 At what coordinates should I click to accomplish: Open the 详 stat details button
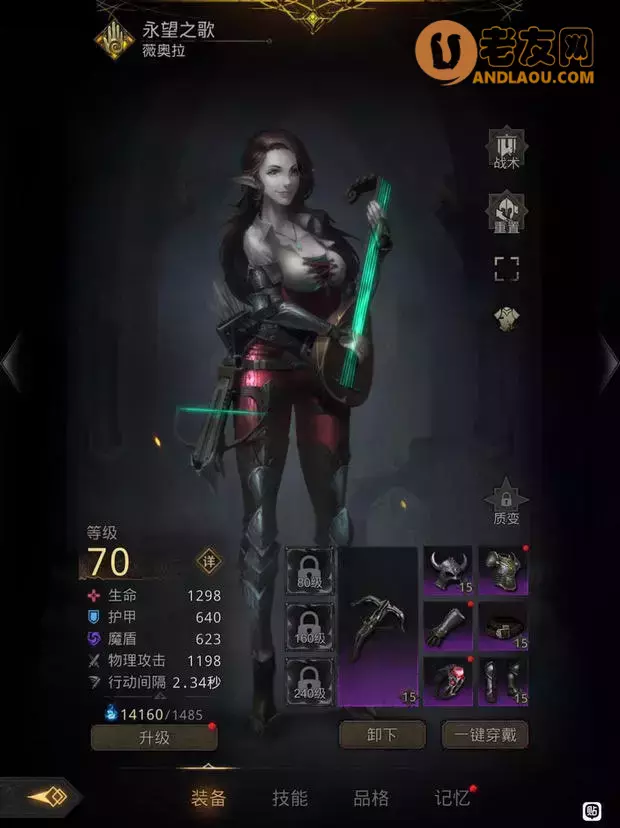208,560
